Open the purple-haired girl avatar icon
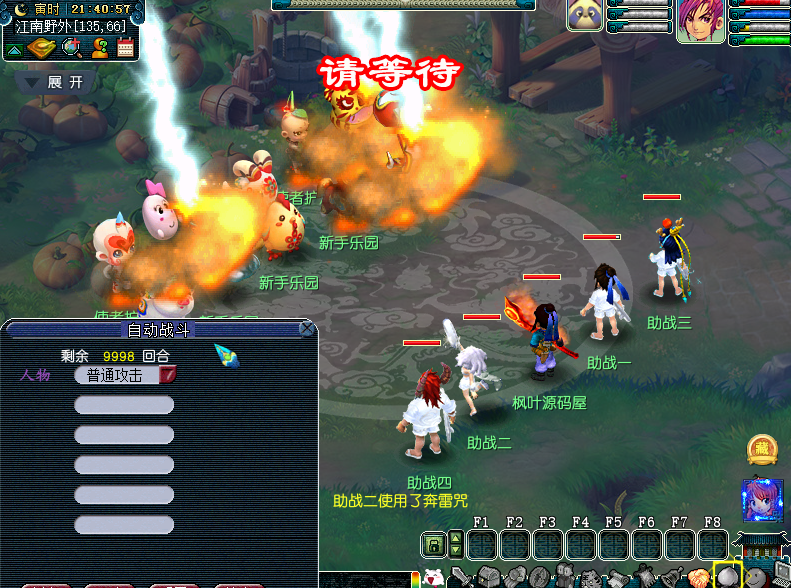The width and height of the screenshot is (791, 588). click(761, 500)
